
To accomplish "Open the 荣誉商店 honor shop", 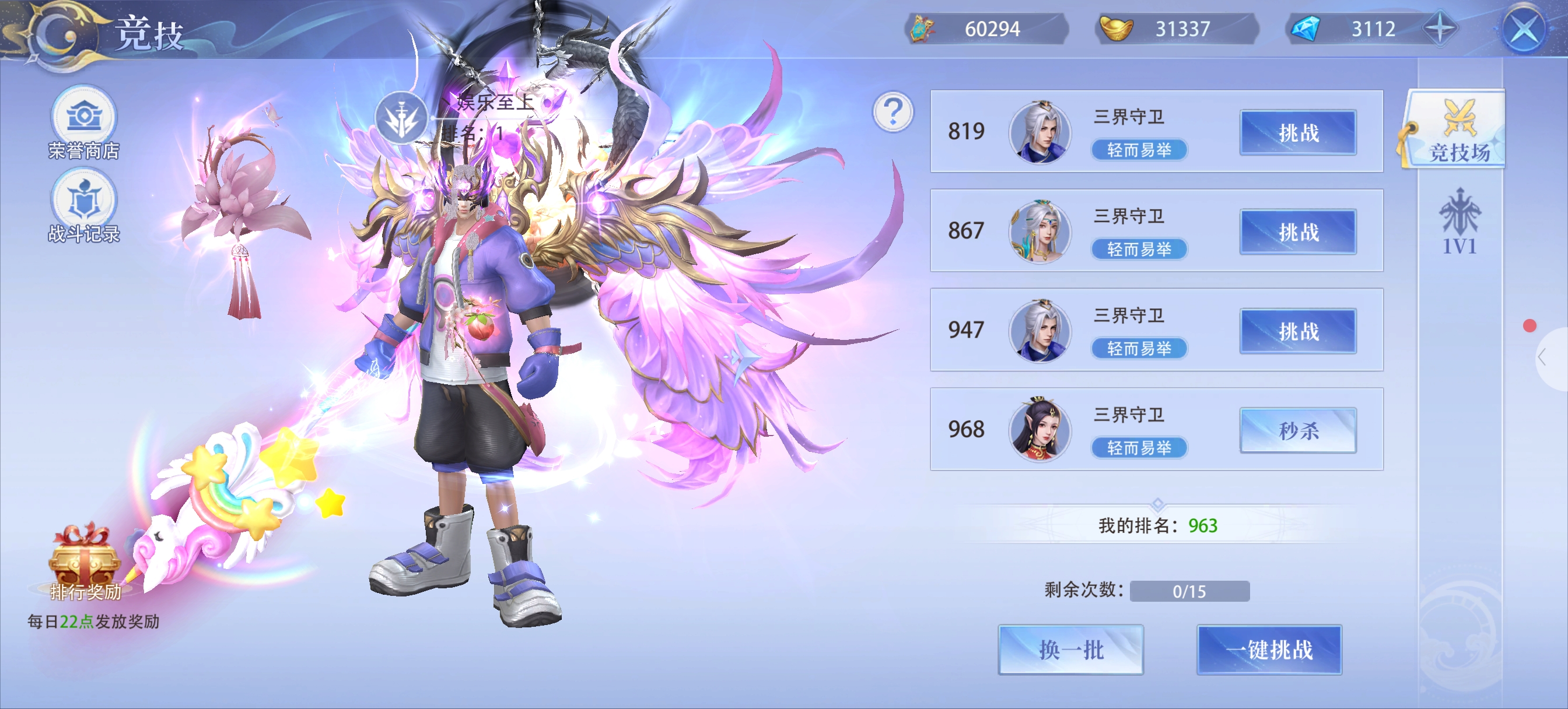I will click(83, 122).
